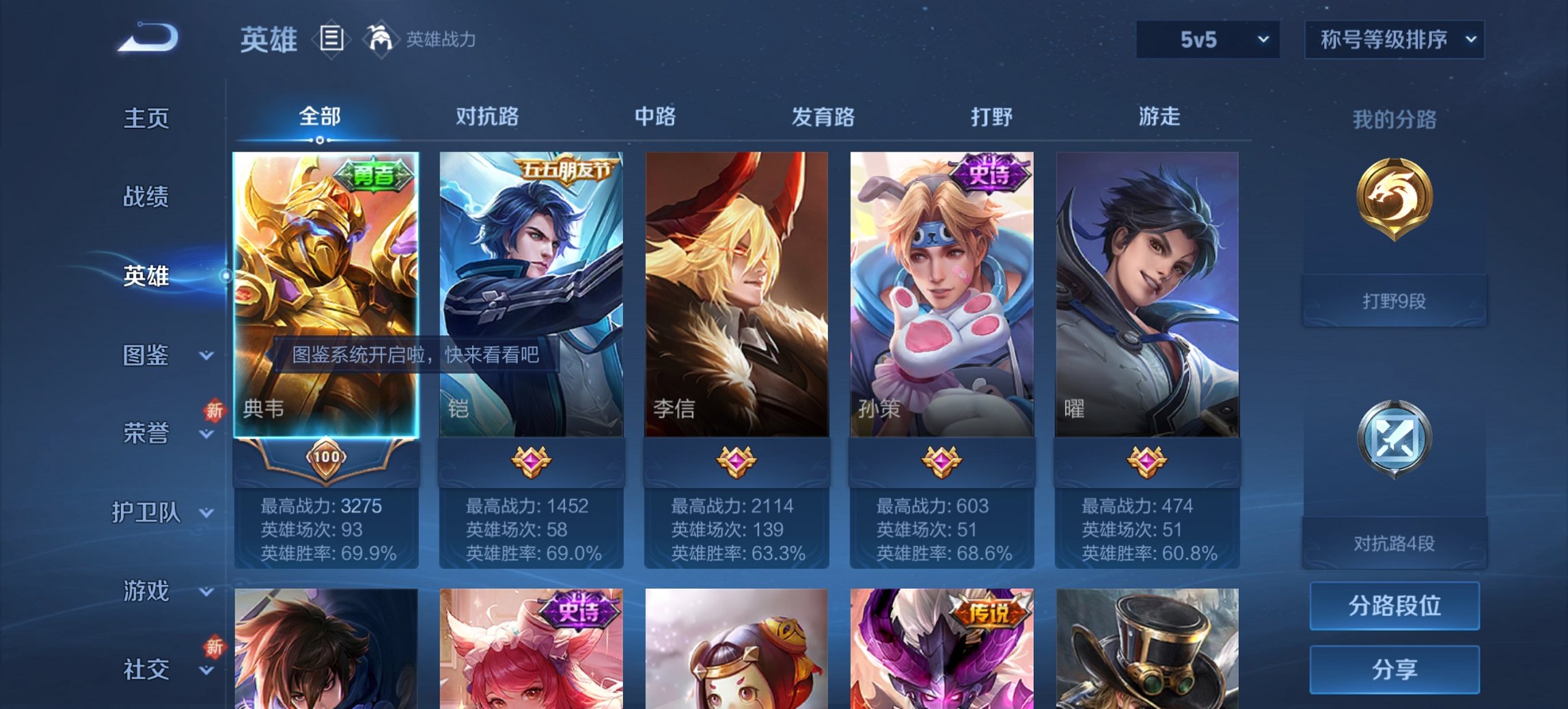The height and width of the screenshot is (709, 1568).
Task: Open the 5v5 mode dropdown
Action: click(1207, 40)
